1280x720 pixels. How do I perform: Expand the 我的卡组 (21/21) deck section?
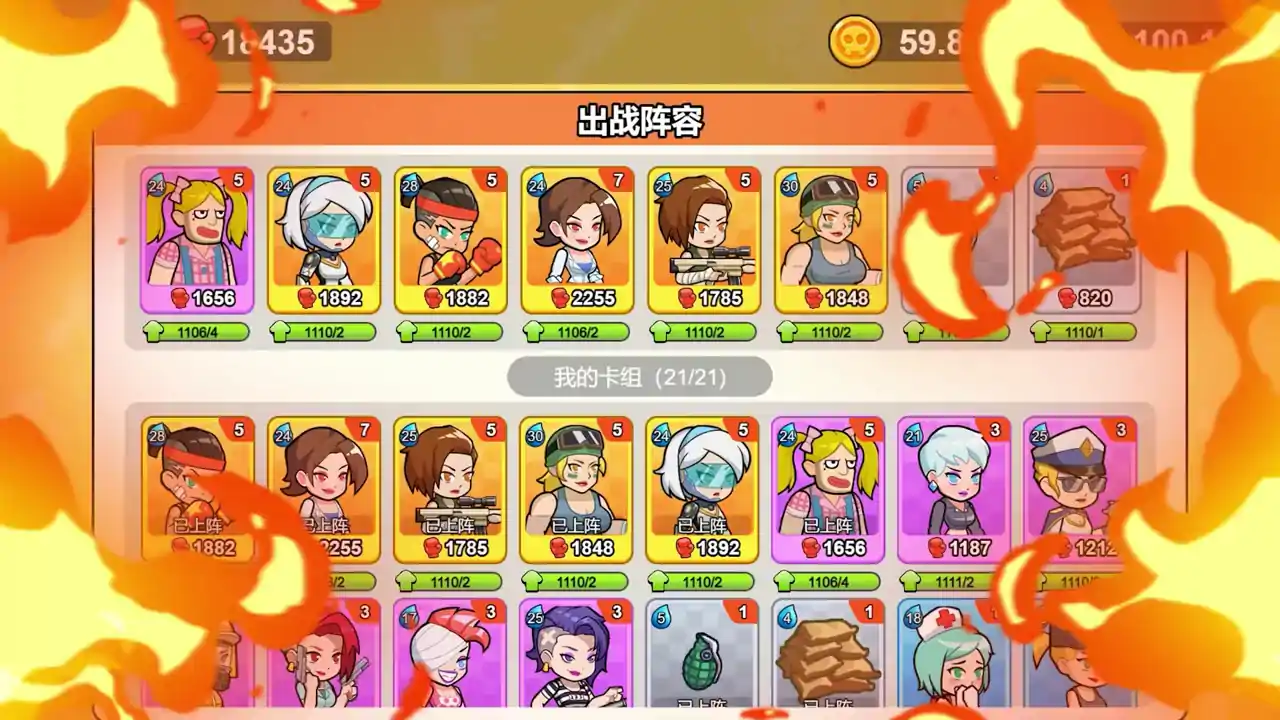point(640,375)
